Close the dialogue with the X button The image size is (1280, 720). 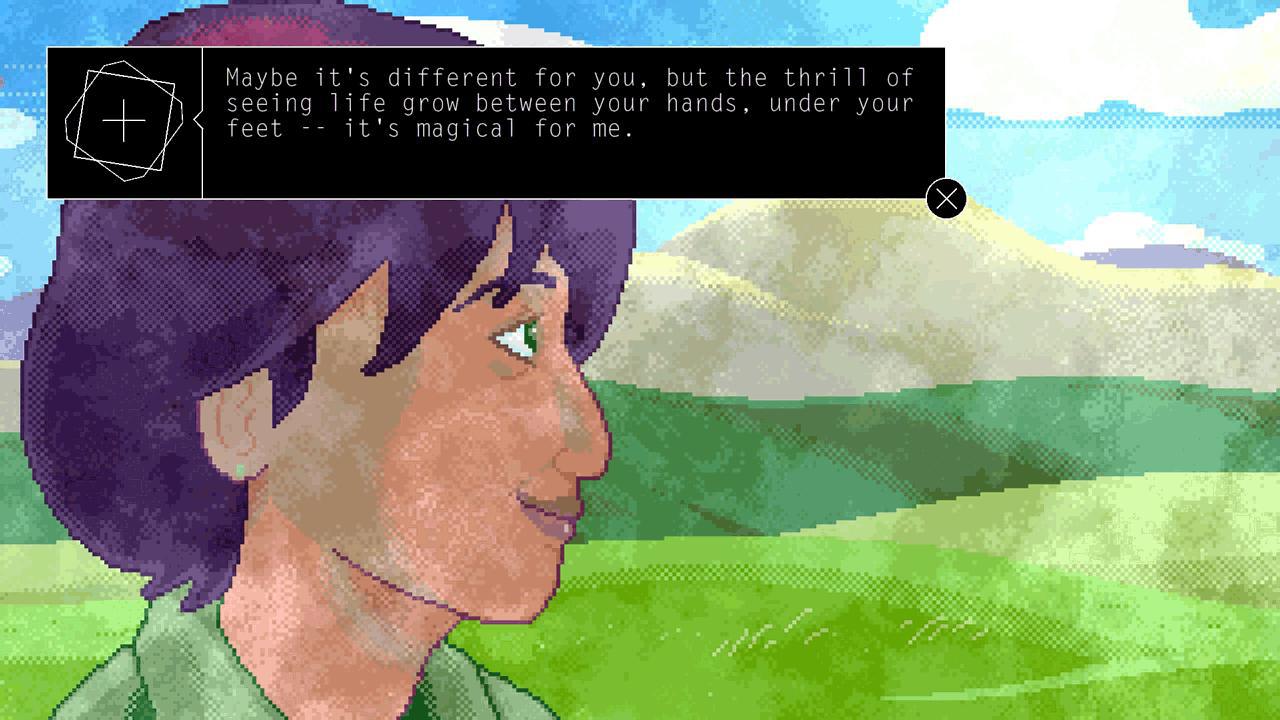pos(946,199)
